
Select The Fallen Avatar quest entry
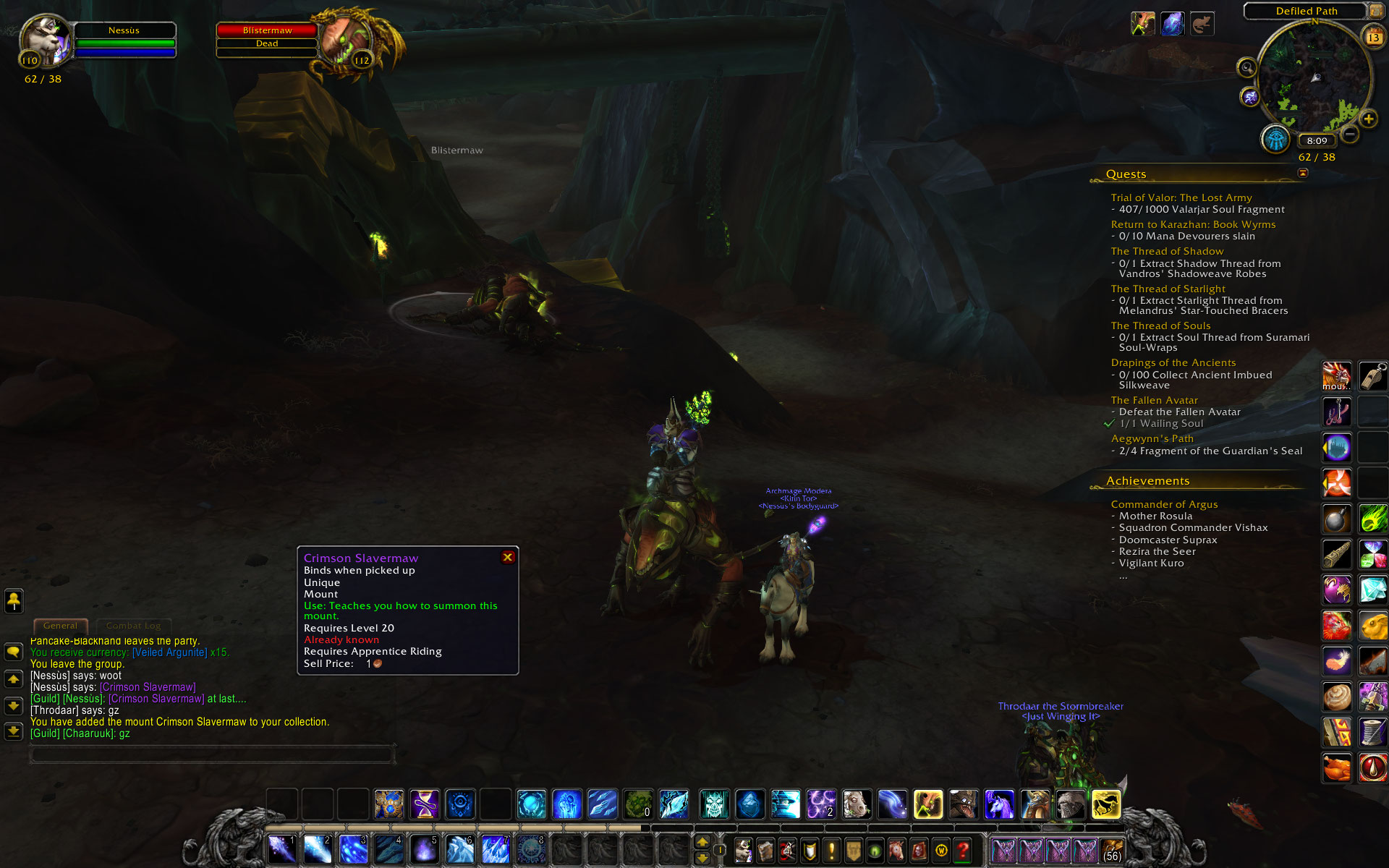point(1154,400)
